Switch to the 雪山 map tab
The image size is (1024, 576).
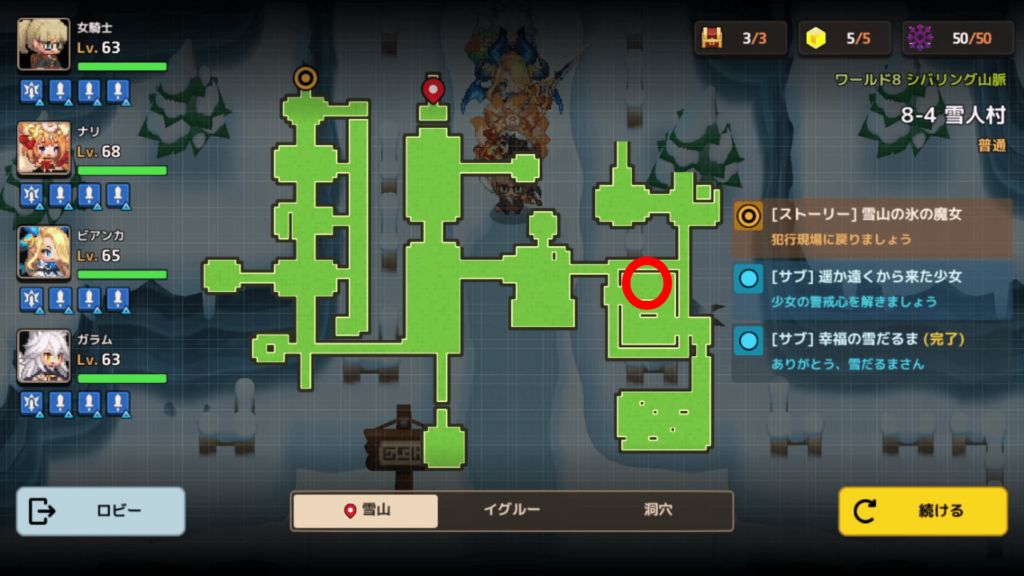(x=365, y=510)
